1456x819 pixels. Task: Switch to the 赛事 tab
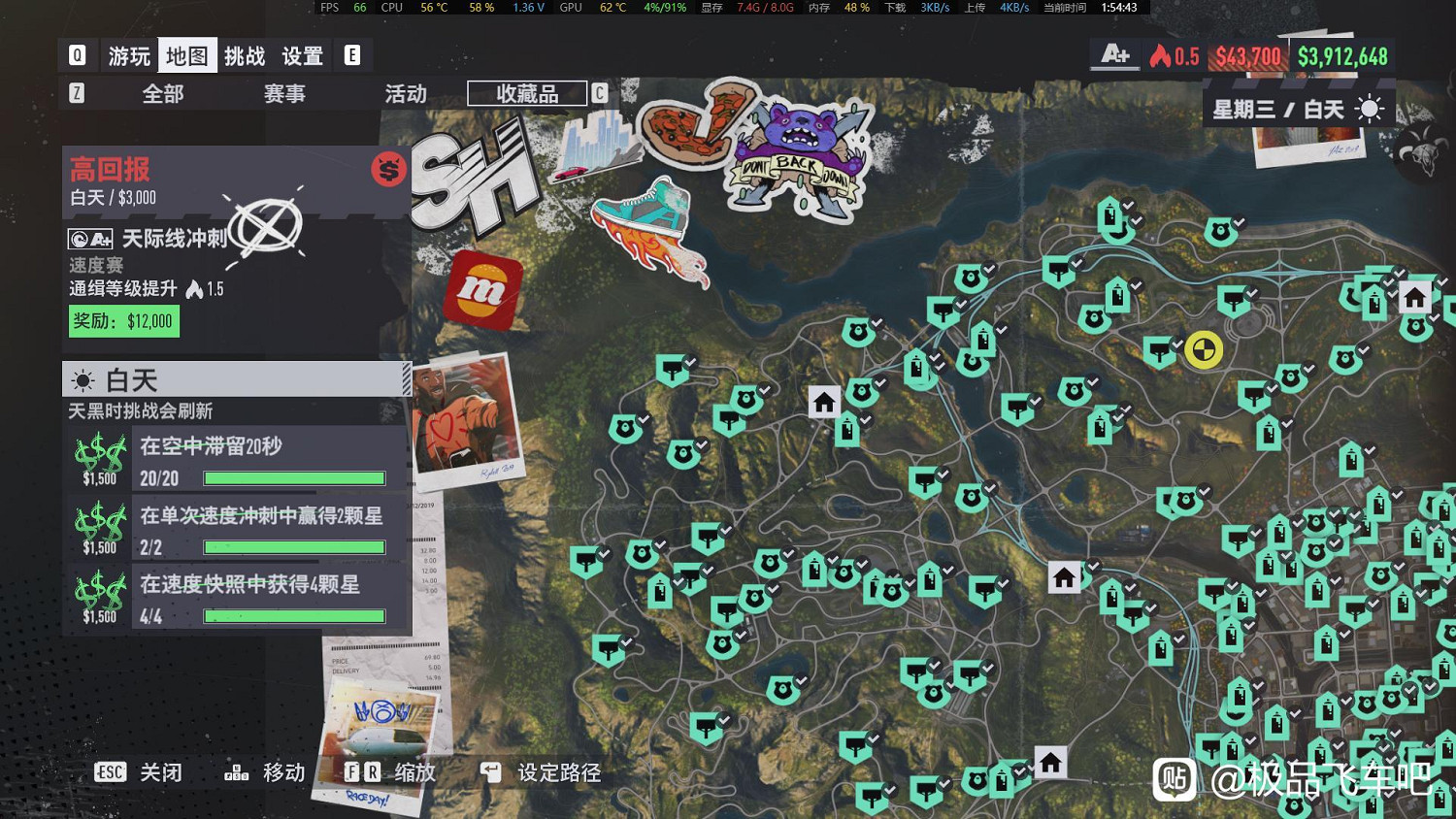pos(283,93)
